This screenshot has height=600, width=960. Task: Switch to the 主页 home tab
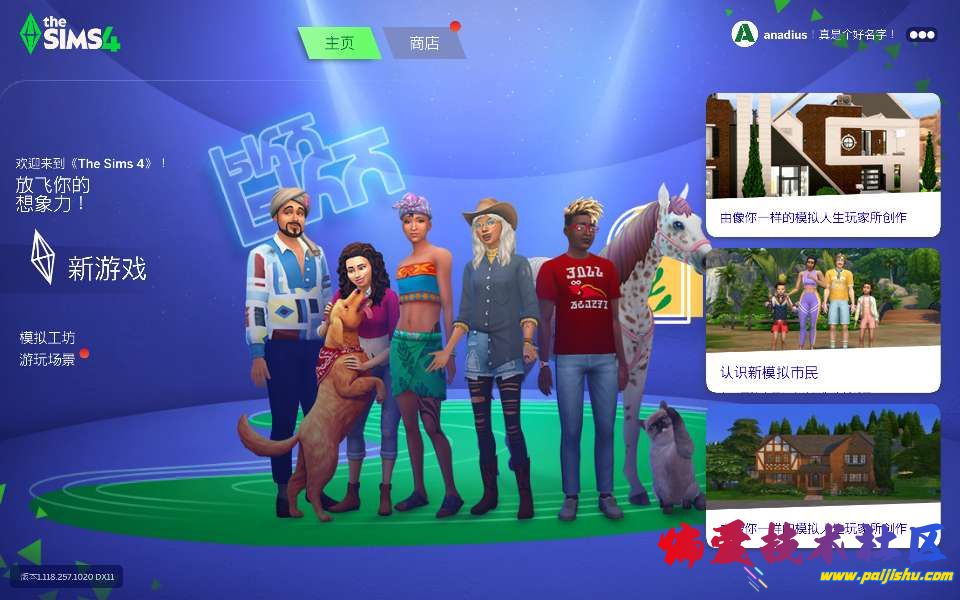(x=340, y=43)
